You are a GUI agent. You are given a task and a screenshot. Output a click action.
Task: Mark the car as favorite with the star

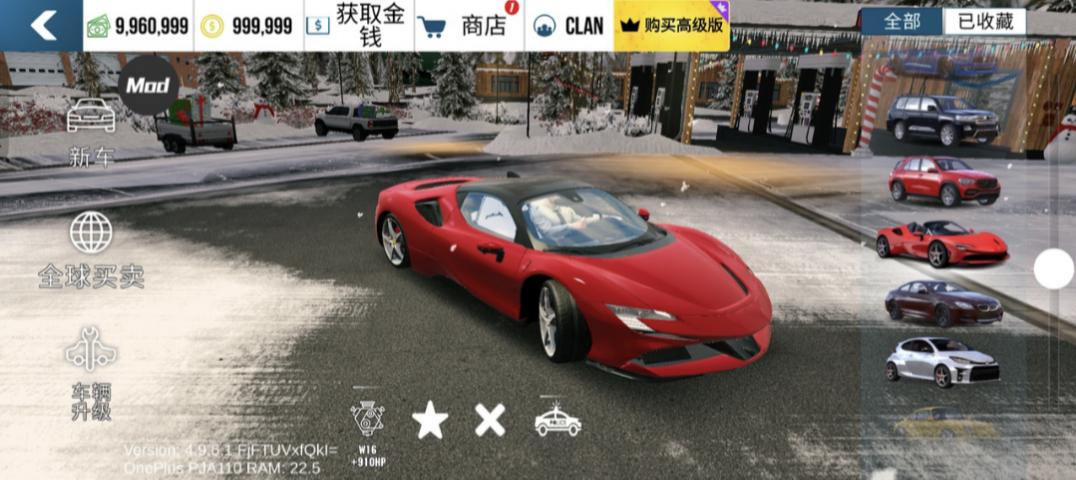point(430,421)
